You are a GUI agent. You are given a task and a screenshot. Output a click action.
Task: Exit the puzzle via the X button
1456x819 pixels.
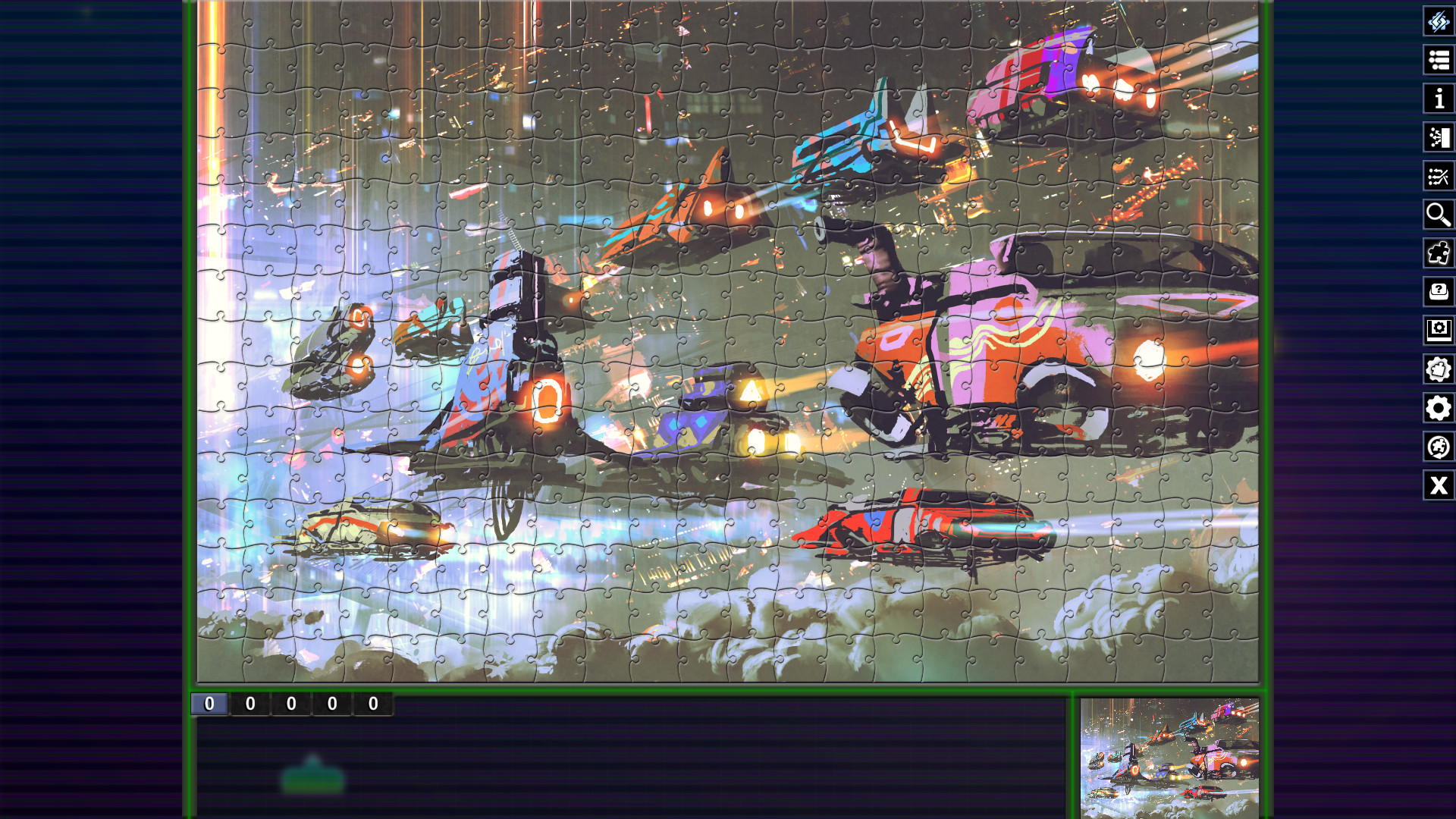pyautogui.click(x=1439, y=486)
